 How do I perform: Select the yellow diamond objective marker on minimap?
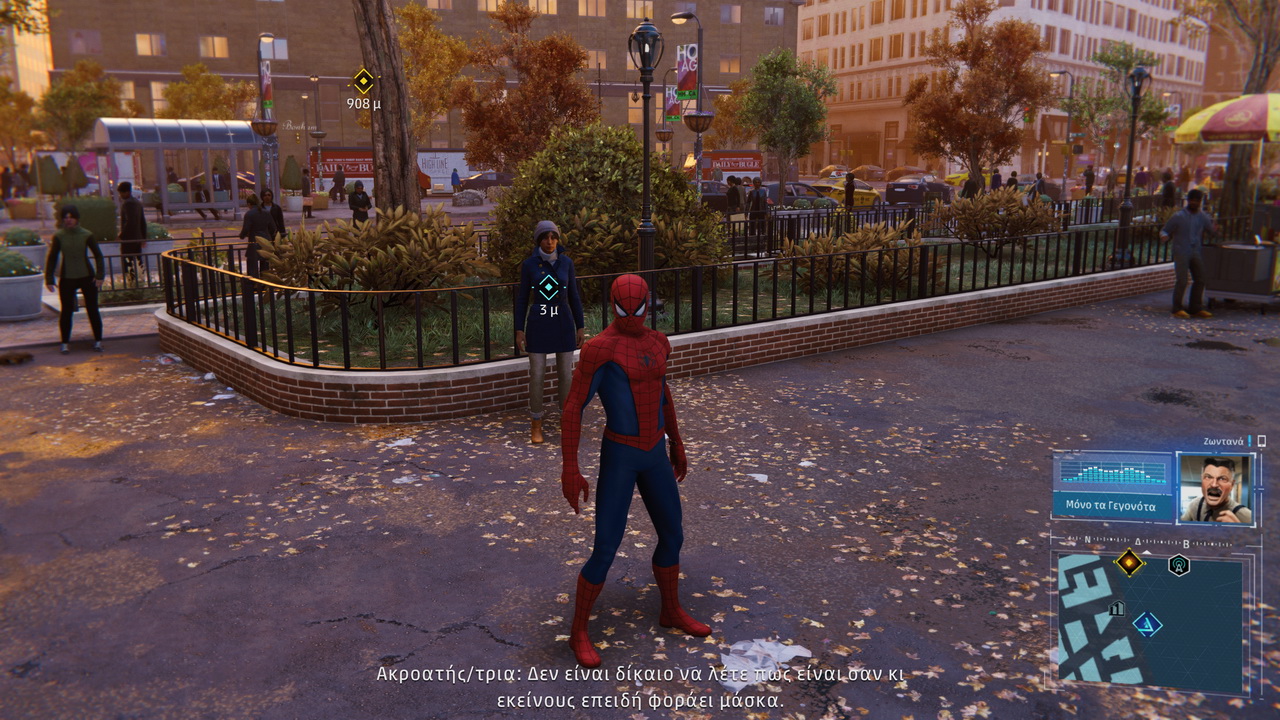pyautogui.click(x=1129, y=562)
